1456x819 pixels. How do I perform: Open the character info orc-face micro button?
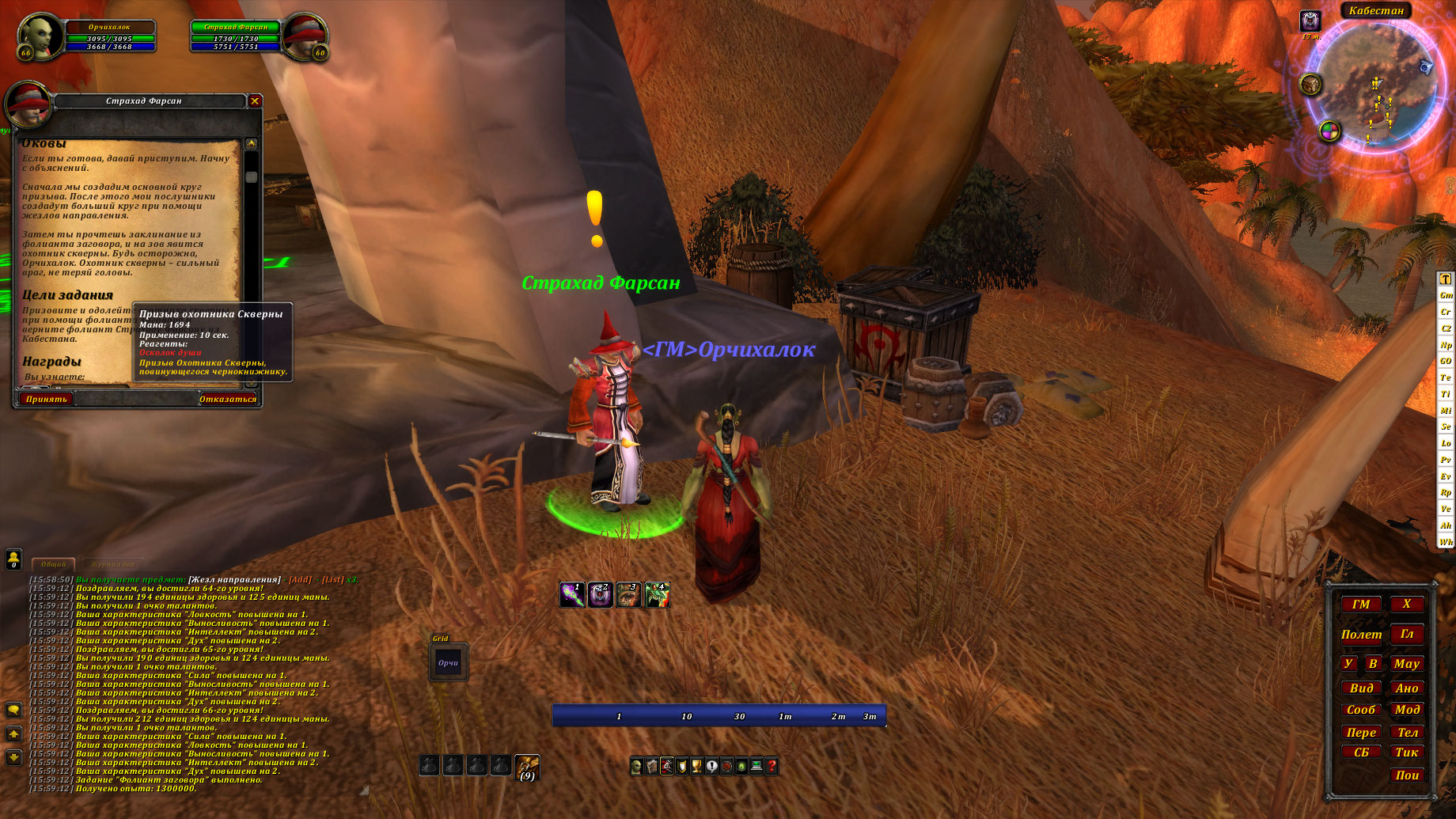coord(636,766)
